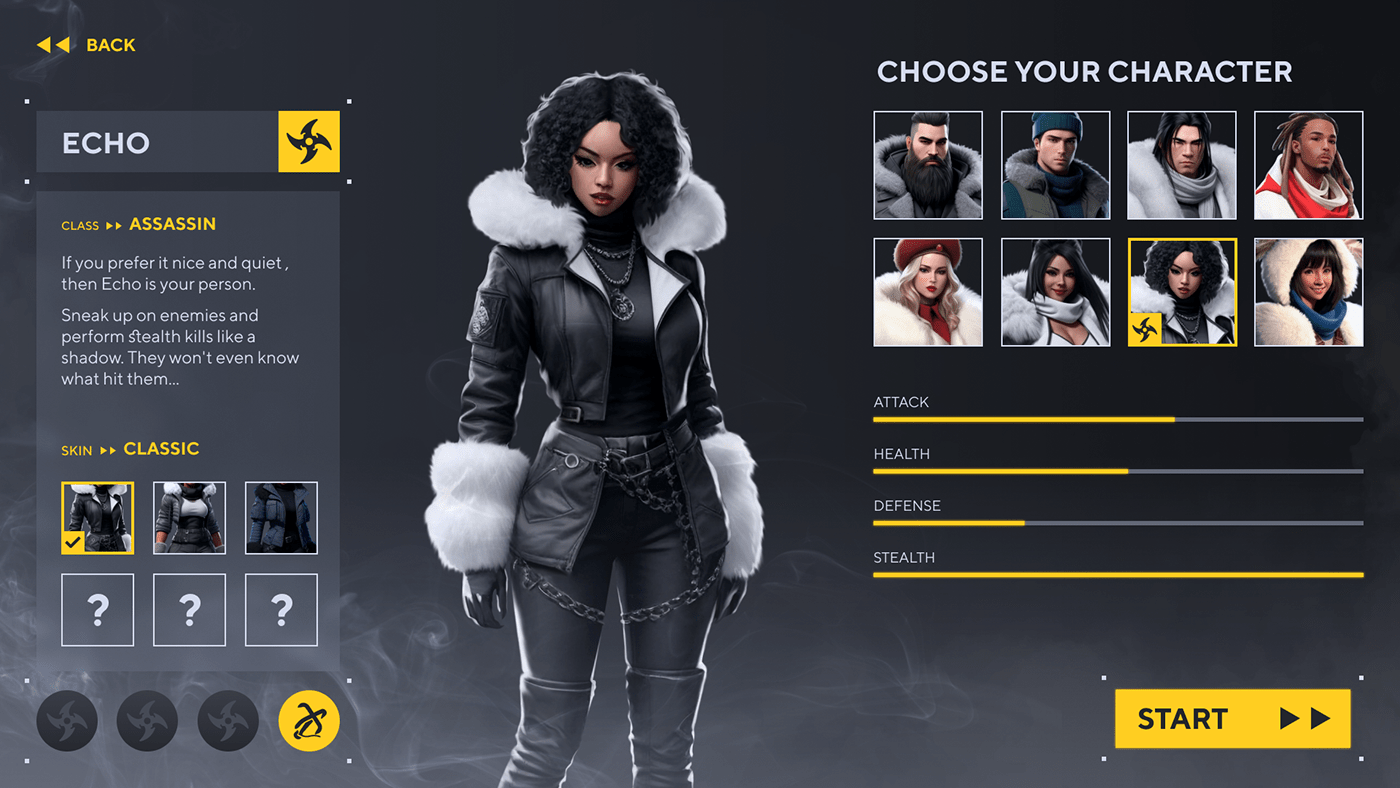
Task: Activate the yellow crossbow ability icon
Action: [309, 721]
